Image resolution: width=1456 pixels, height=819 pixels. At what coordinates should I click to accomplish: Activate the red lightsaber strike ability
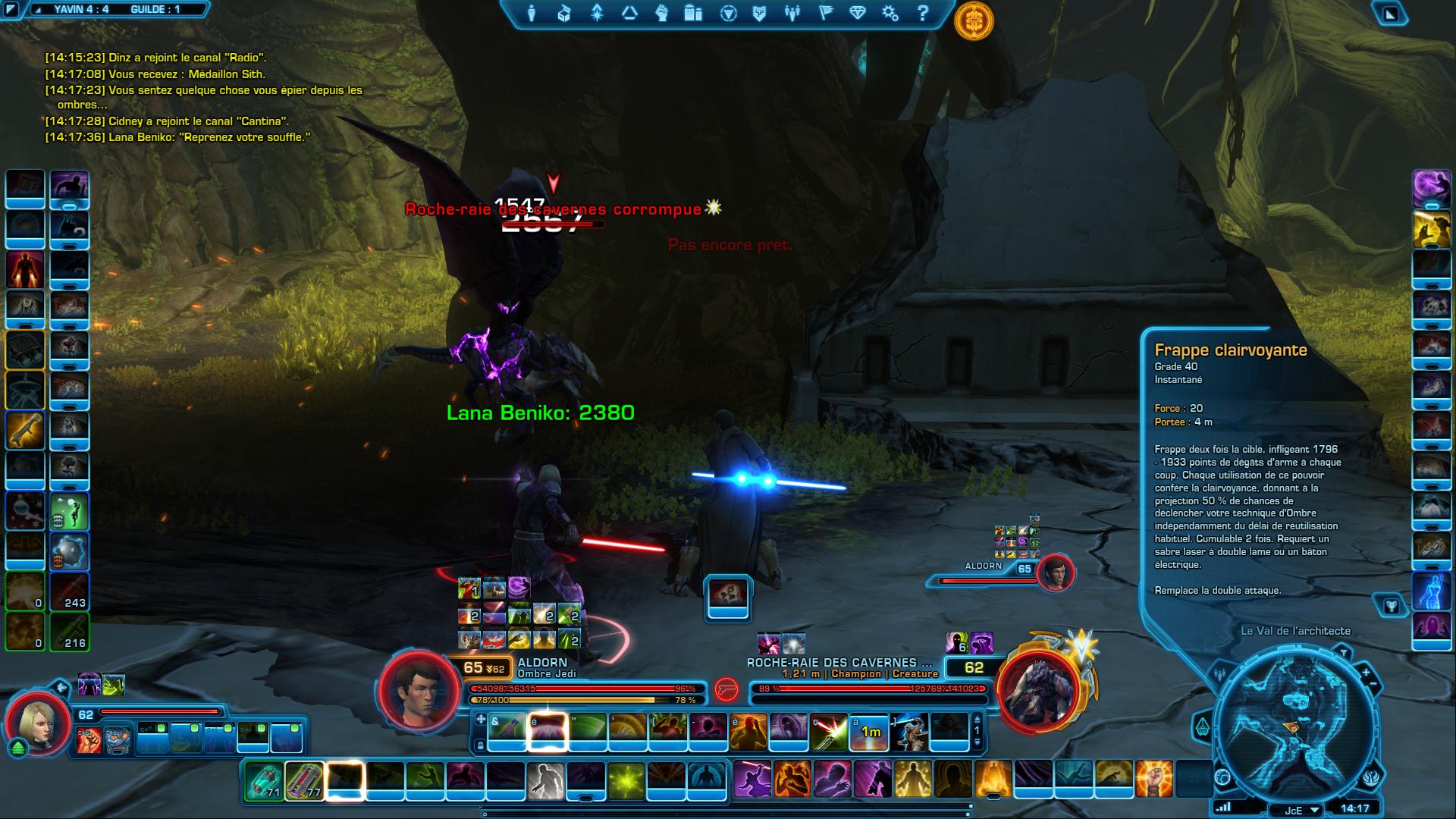coord(829,732)
